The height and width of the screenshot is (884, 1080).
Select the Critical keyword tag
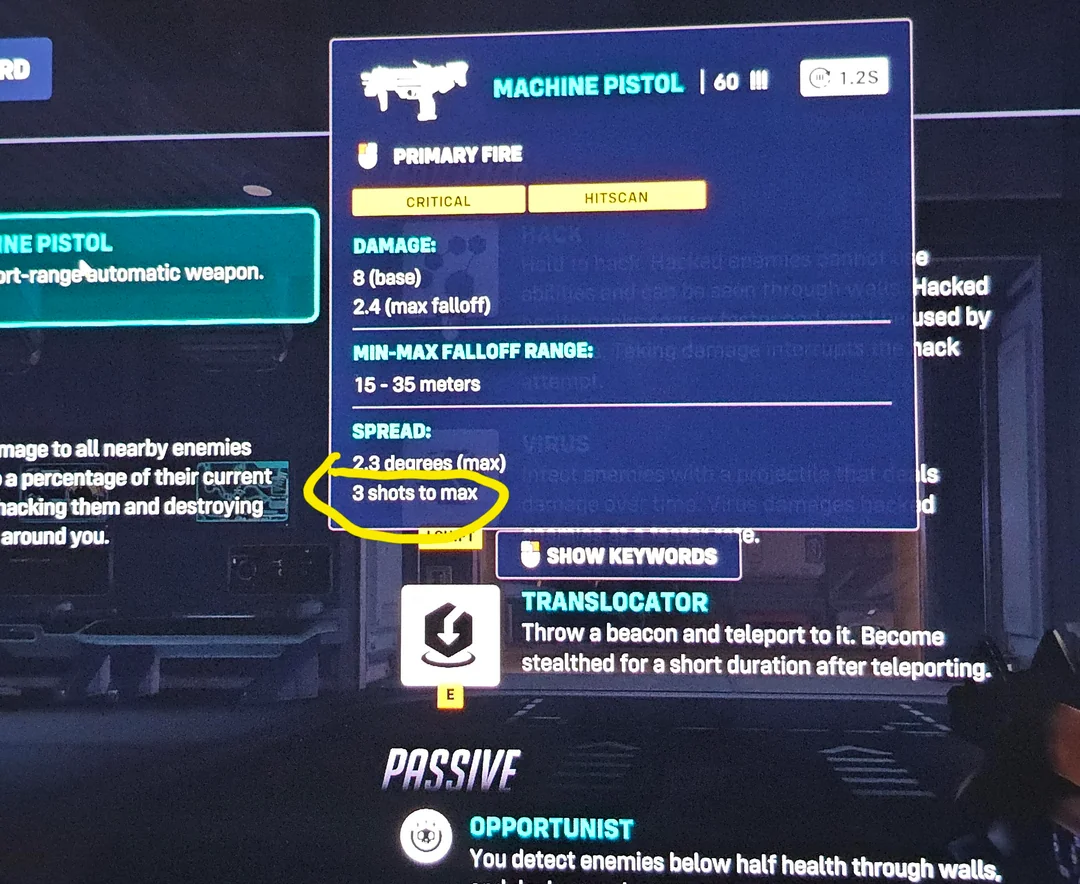438,200
